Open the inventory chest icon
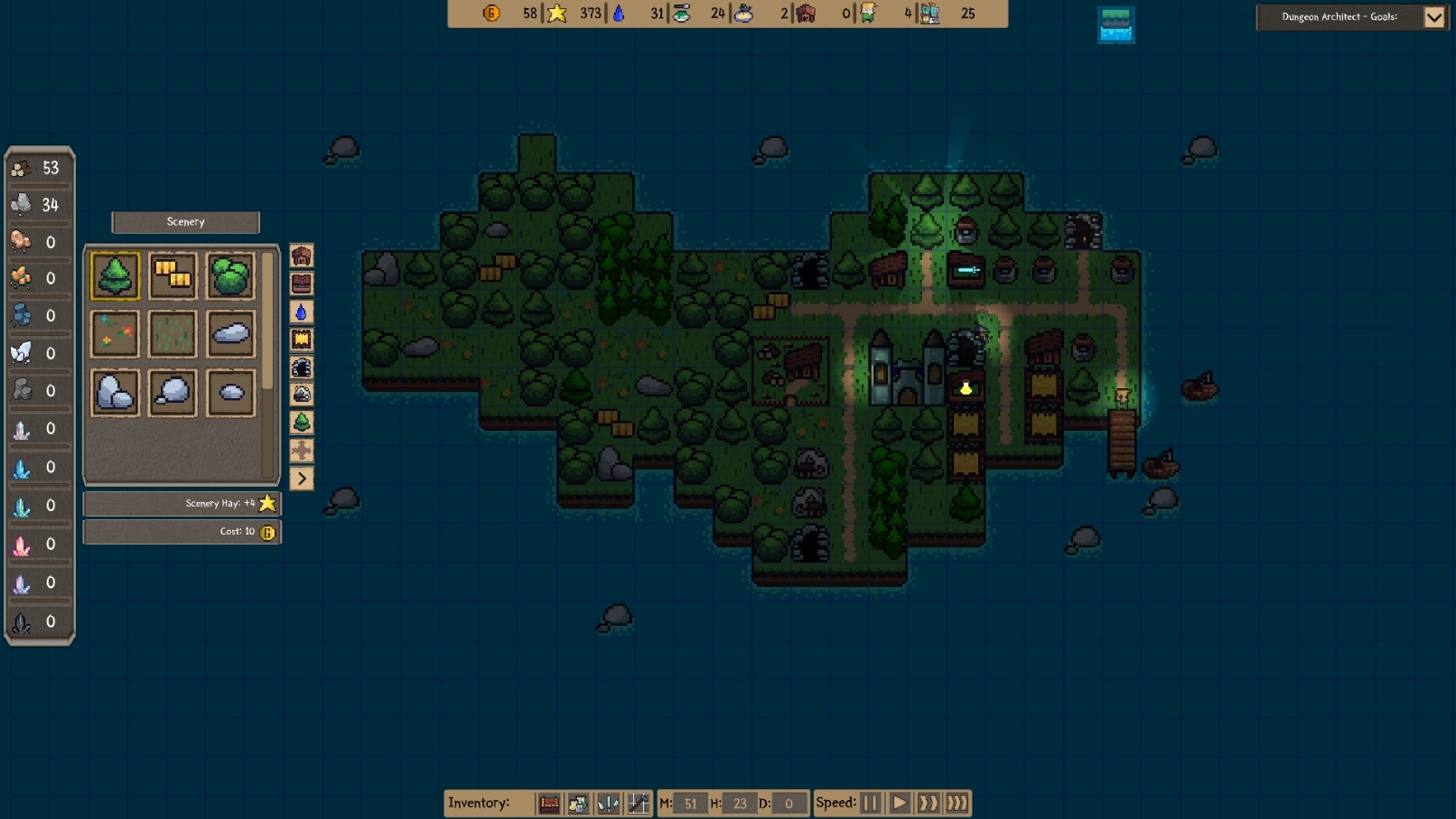Viewport: 1456px width, 819px height. [549, 803]
